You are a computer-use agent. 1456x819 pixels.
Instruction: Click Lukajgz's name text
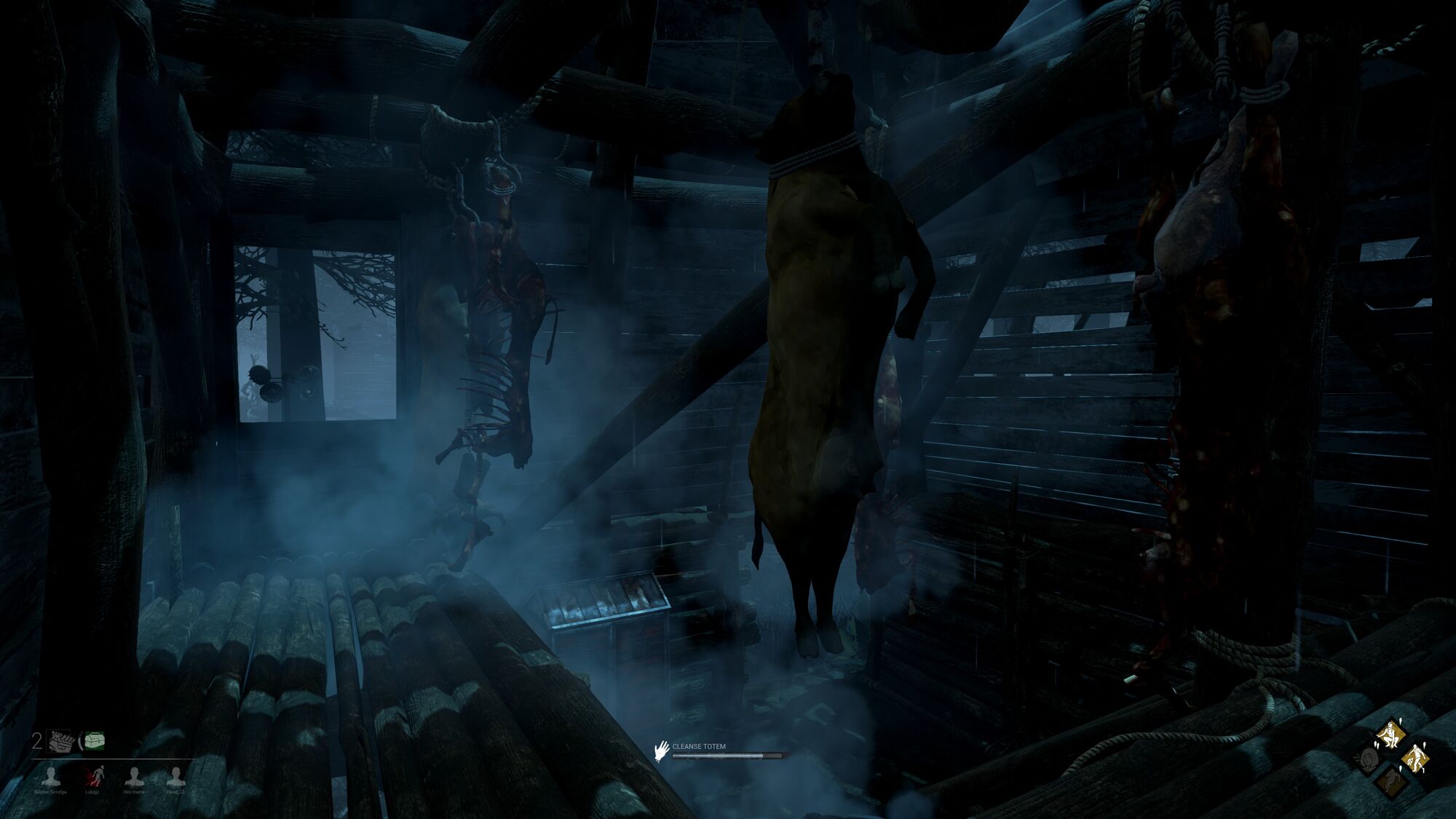point(92,792)
